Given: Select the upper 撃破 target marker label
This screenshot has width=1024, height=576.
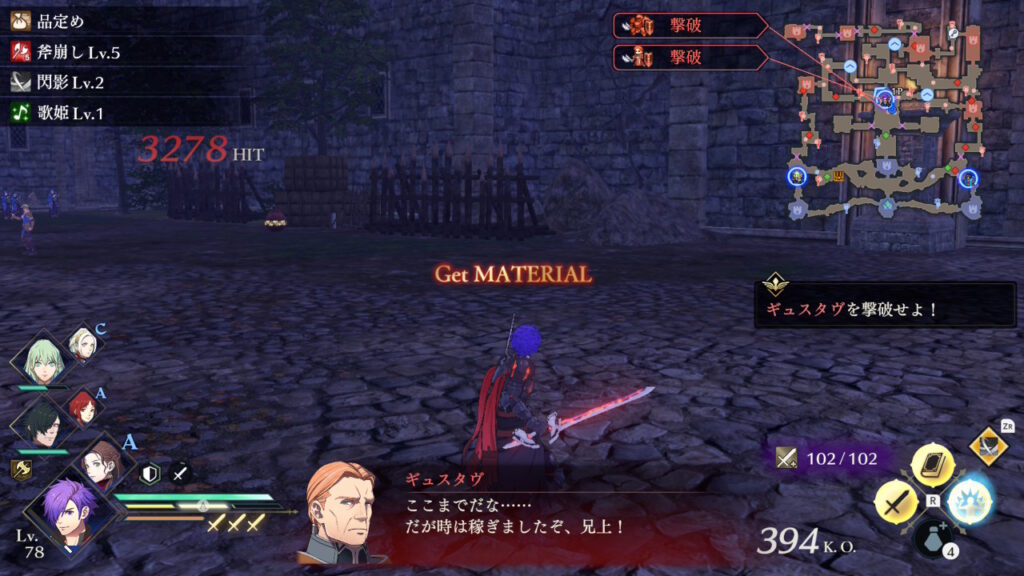Looking at the screenshot, I should tap(690, 25).
